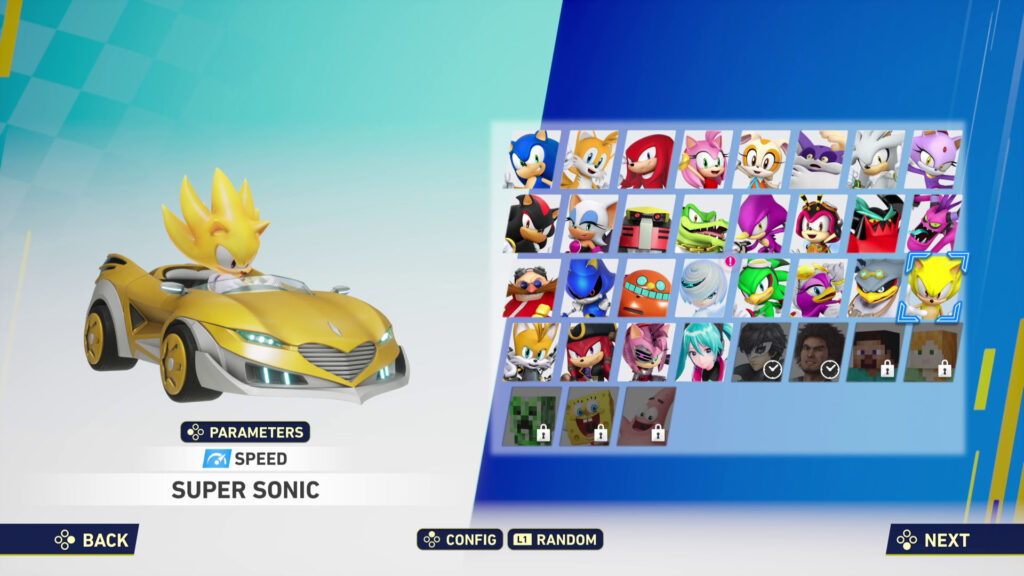This screenshot has width=1024, height=576.
Task: Choose Blaze the Cat tile
Action: pyautogui.click(x=934, y=160)
